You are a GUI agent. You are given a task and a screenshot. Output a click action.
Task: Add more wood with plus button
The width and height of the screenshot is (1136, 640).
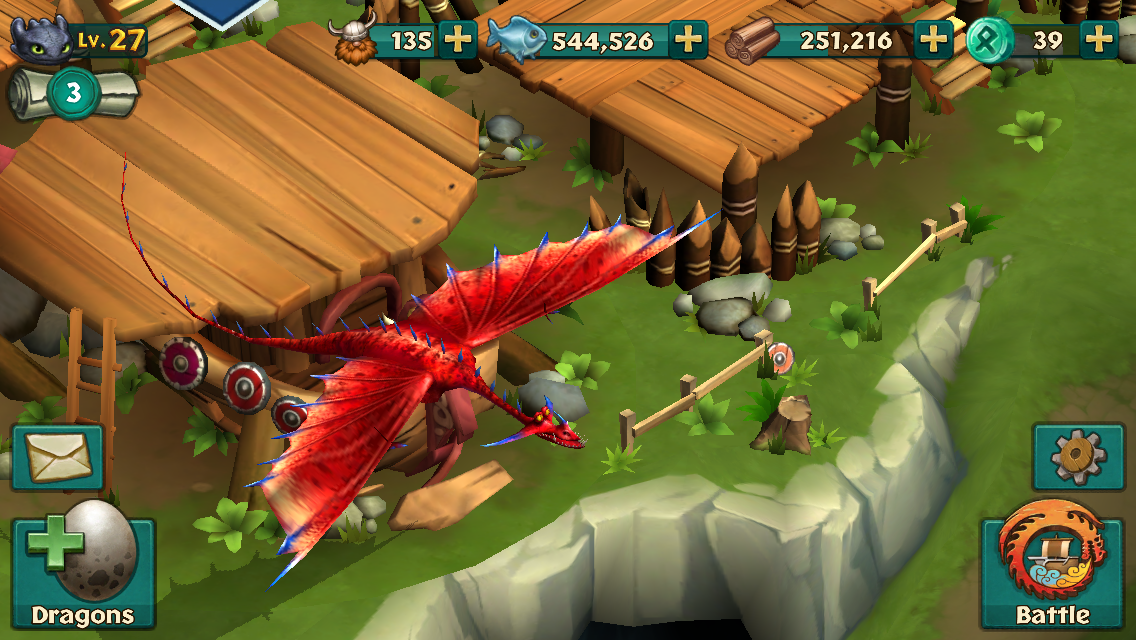tap(933, 41)
